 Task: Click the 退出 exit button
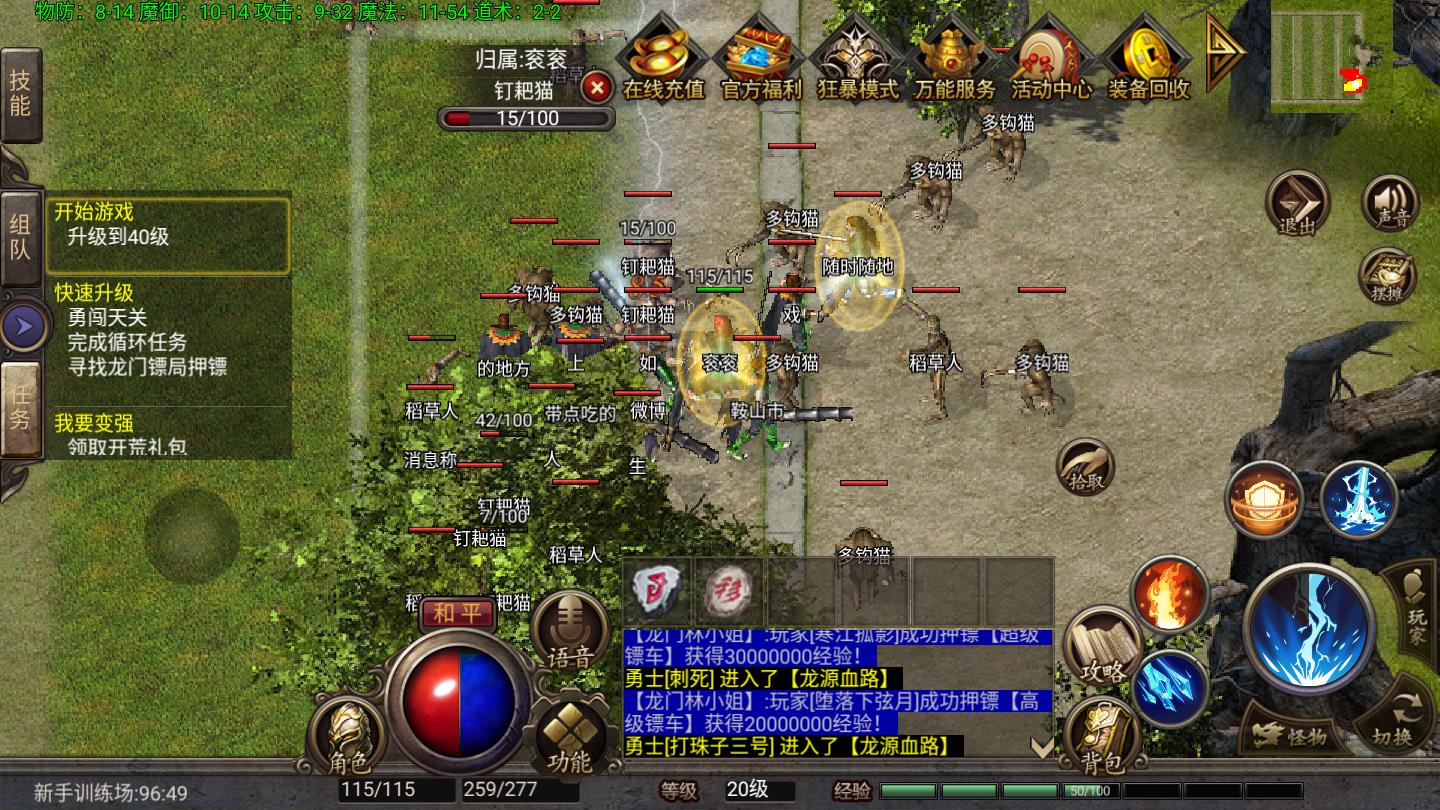(x=1297, y=205)
